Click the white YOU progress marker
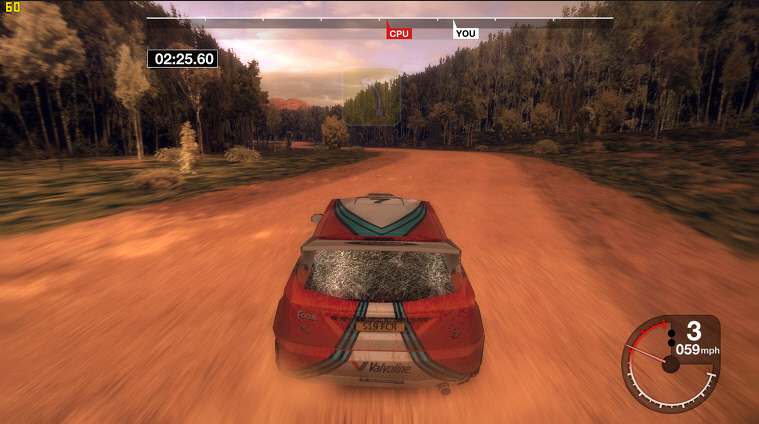 click(465, 33)
